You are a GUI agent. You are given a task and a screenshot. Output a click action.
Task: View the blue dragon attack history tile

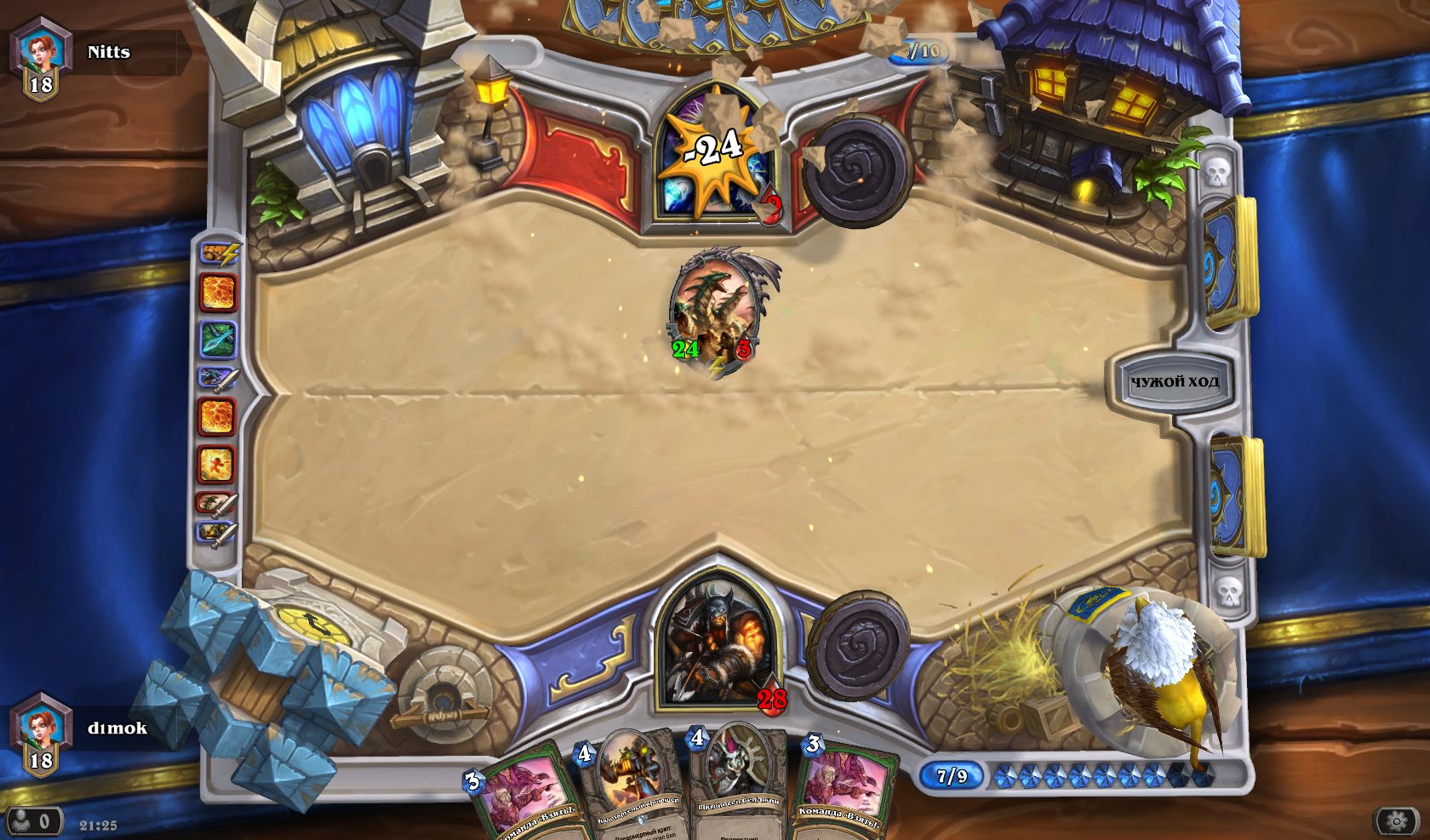click(217, 379)
